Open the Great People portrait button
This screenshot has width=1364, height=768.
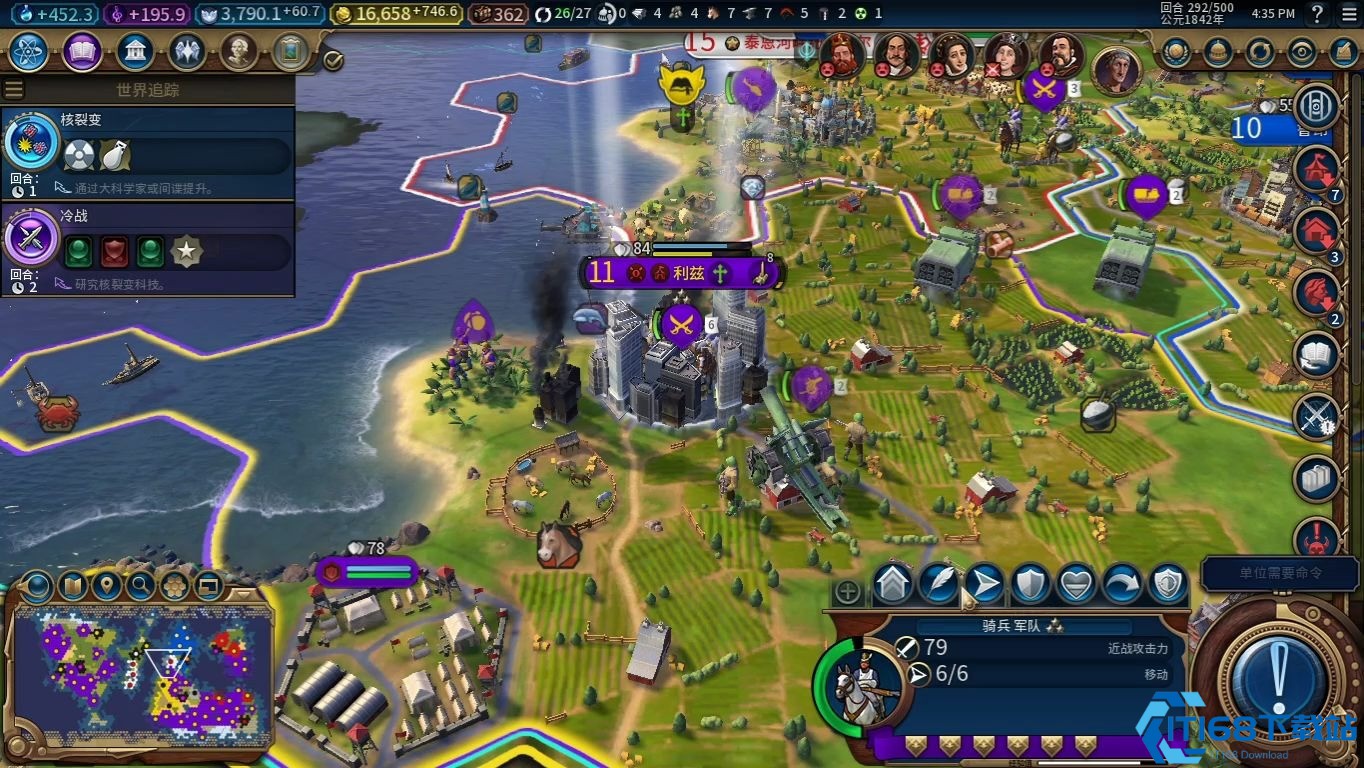(x=239, y=51)
